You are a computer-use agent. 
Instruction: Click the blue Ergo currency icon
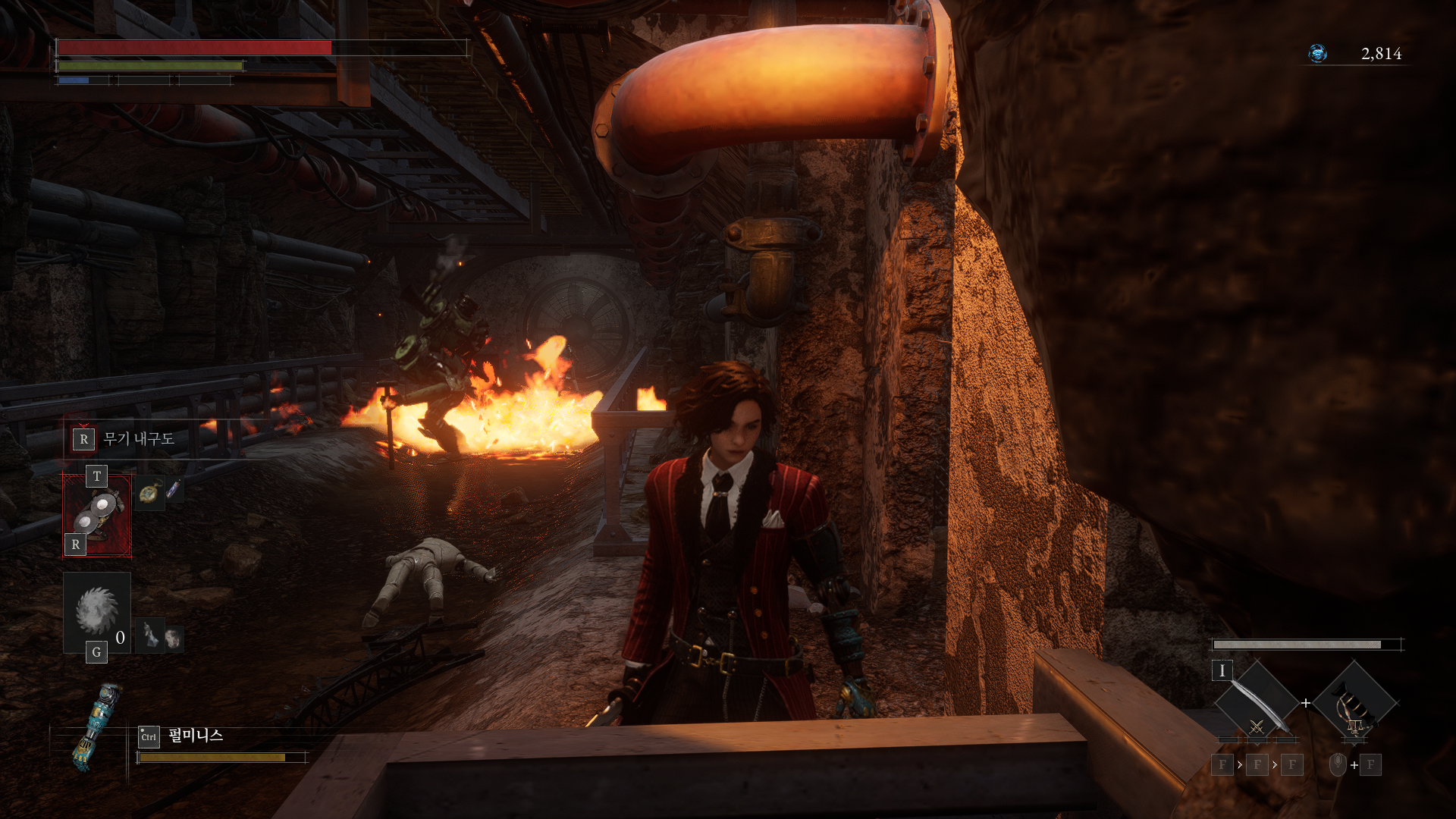[x=1318, y=54]
